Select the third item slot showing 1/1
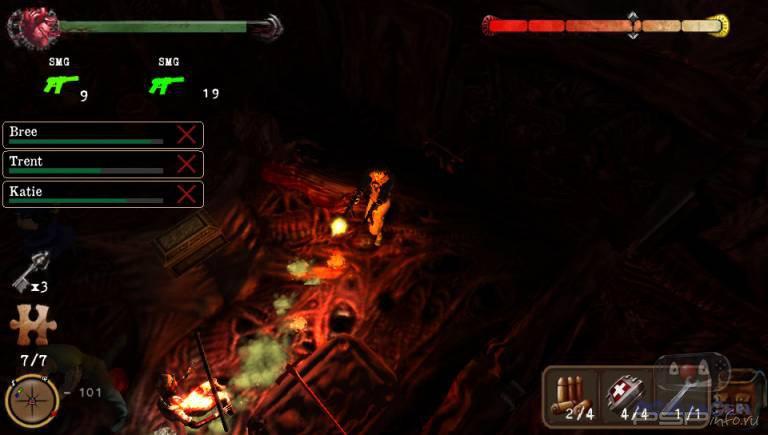This screenshot has height=435, width=768. click(x=685, y=394)
